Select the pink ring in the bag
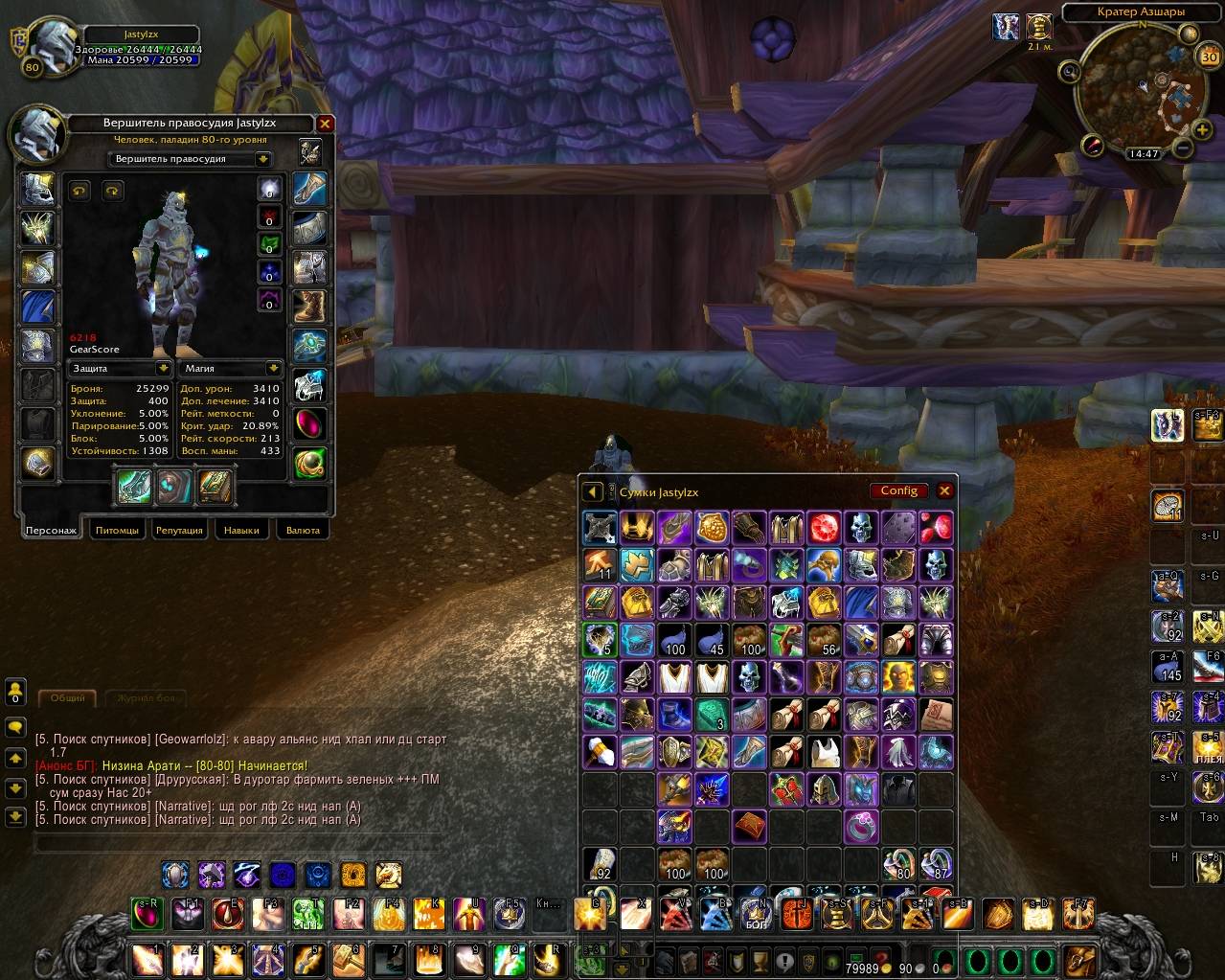1225x980 pixels. pos(861,826)
